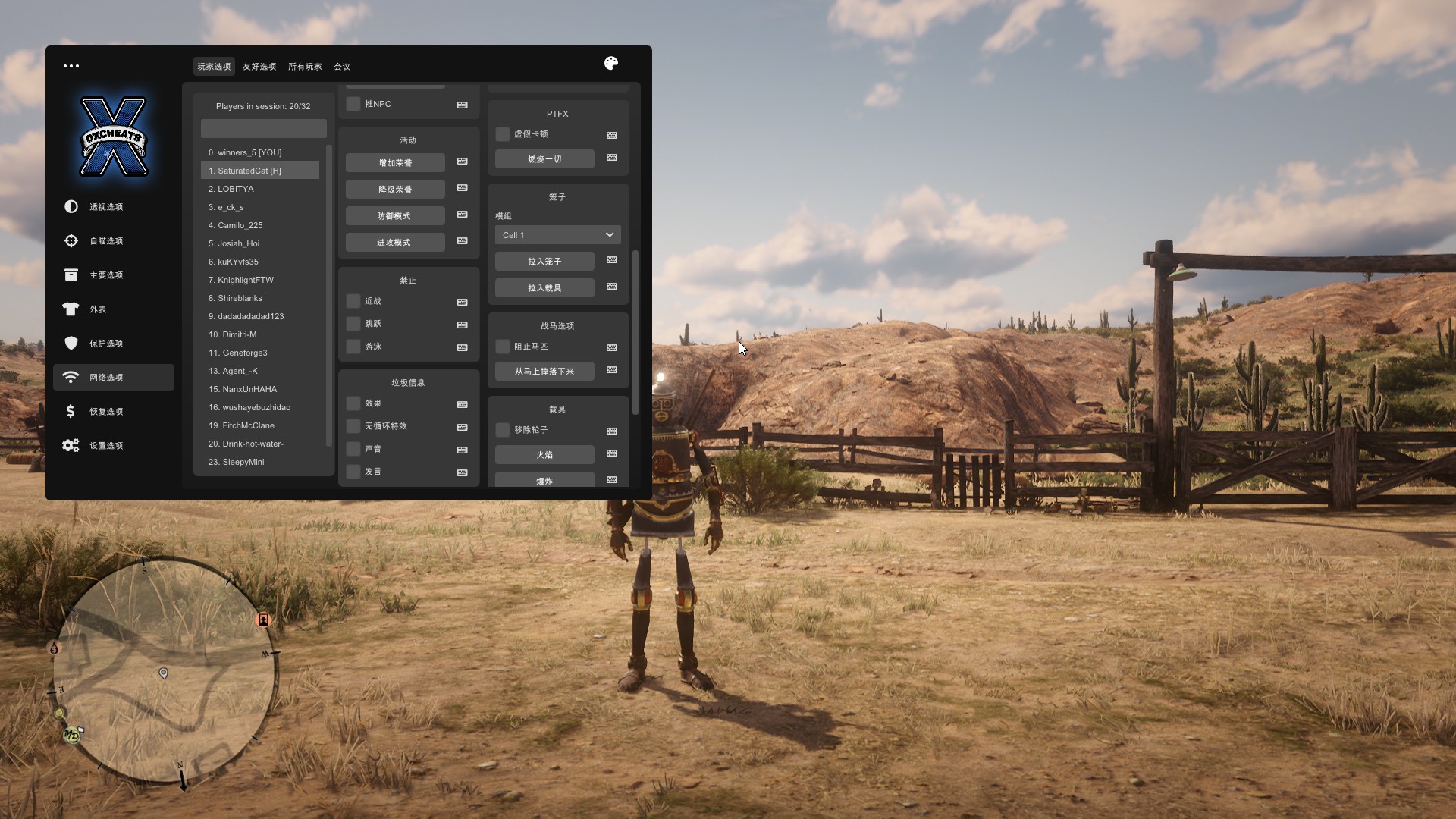The height and width of the screenshot is (819, 1456).
Task: Click the 增加荣誉 button
Action: click(x=395, y=163)
